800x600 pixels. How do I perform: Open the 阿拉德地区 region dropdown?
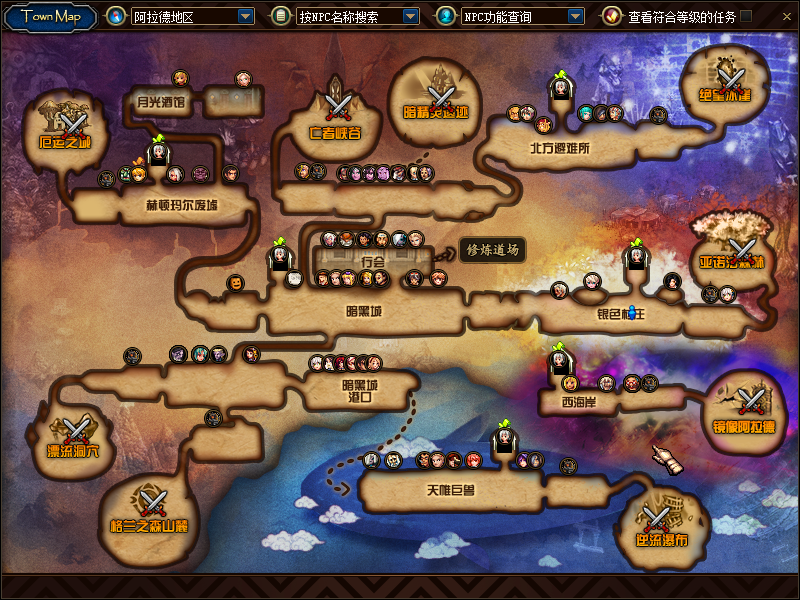tap(246, 17)
